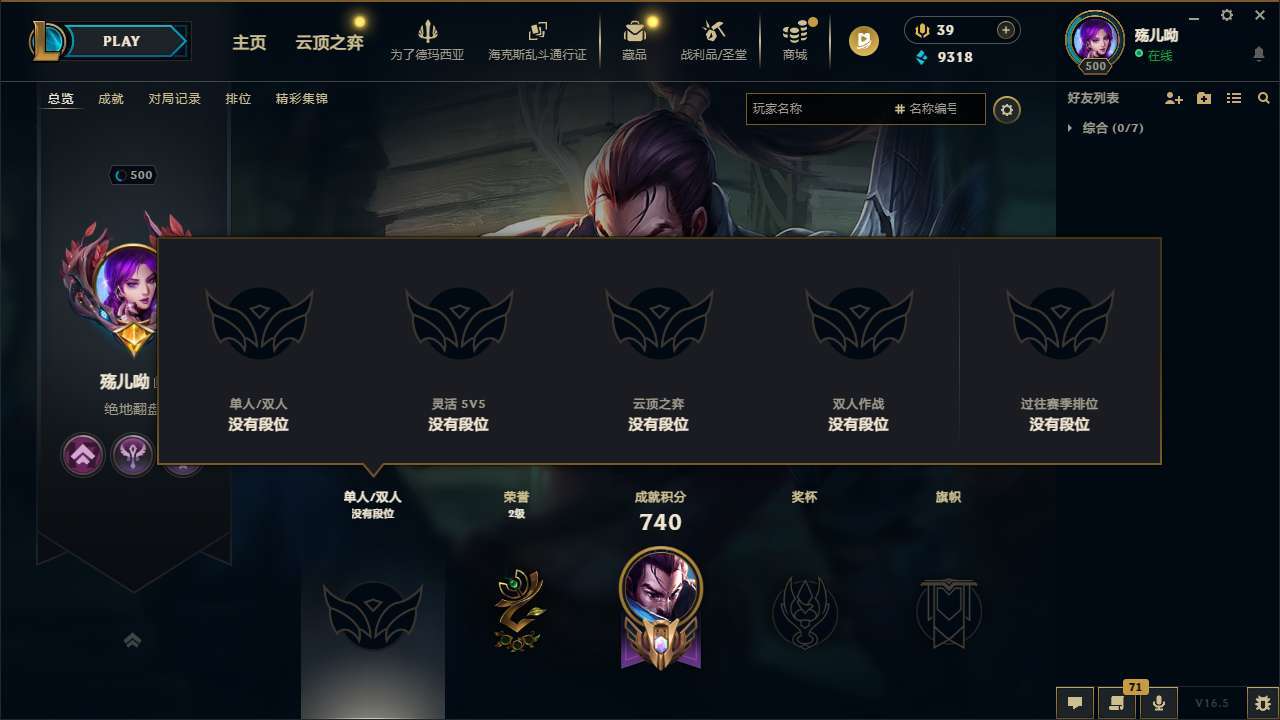1280x720 pixels.
Task: Open the 战利品 loot vault
Action: coord(714,40)
